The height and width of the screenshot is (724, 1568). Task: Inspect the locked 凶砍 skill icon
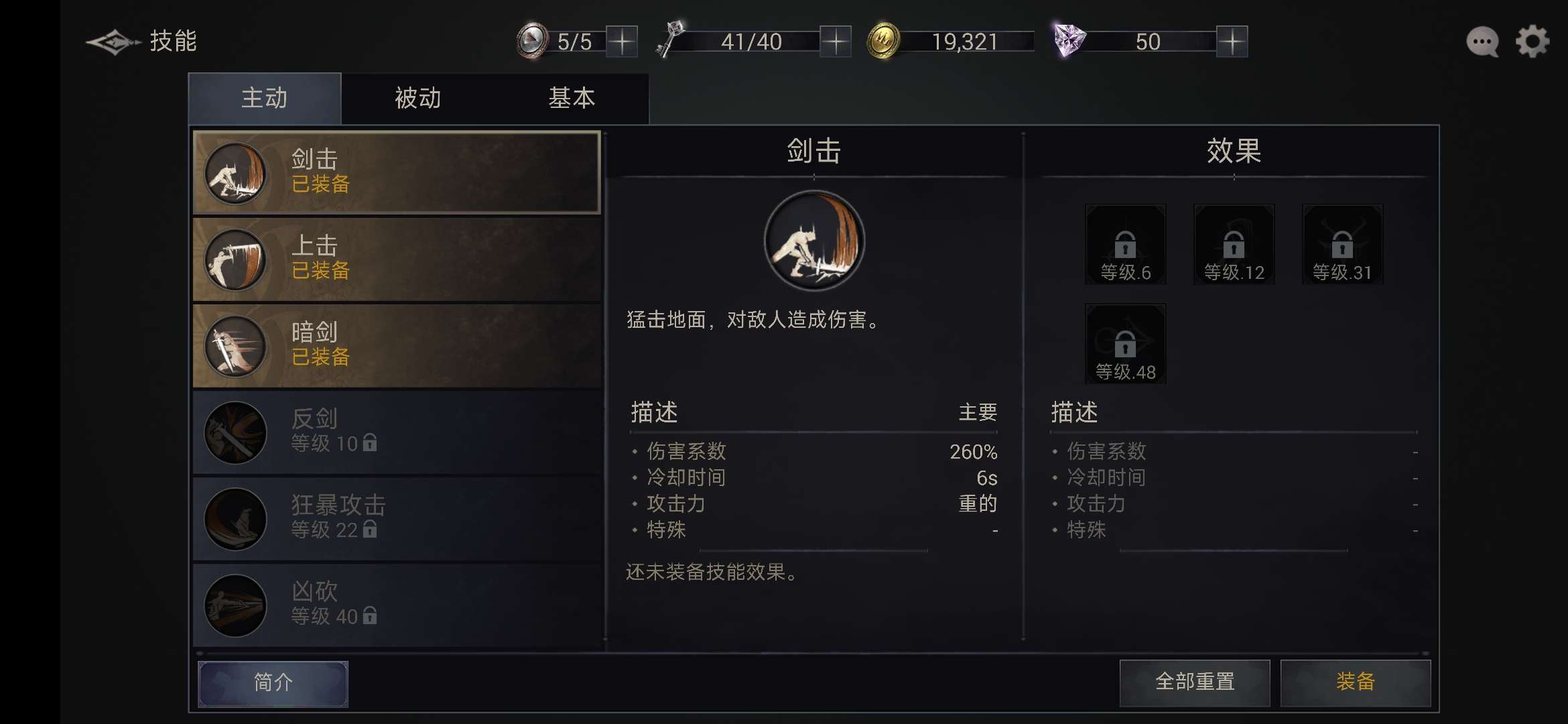pyautogui.click(x=236, y=603)
